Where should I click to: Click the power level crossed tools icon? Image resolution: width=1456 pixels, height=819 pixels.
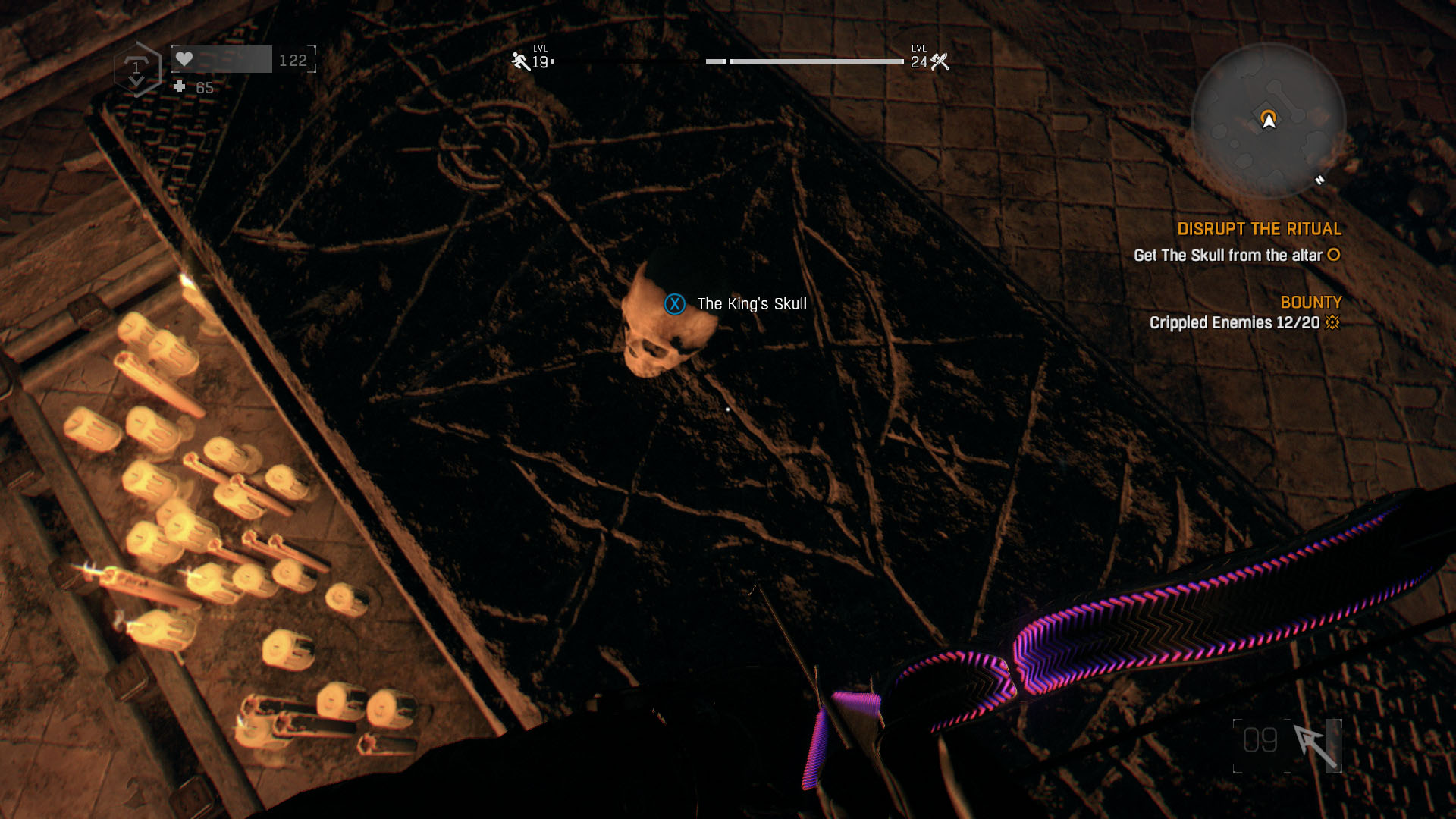(x=940, y=61)
